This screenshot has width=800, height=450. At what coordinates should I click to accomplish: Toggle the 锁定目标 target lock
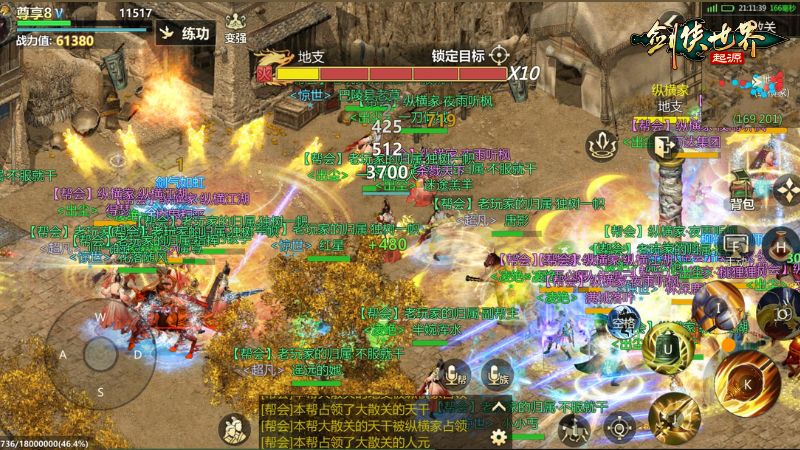[x=499, y=55]
